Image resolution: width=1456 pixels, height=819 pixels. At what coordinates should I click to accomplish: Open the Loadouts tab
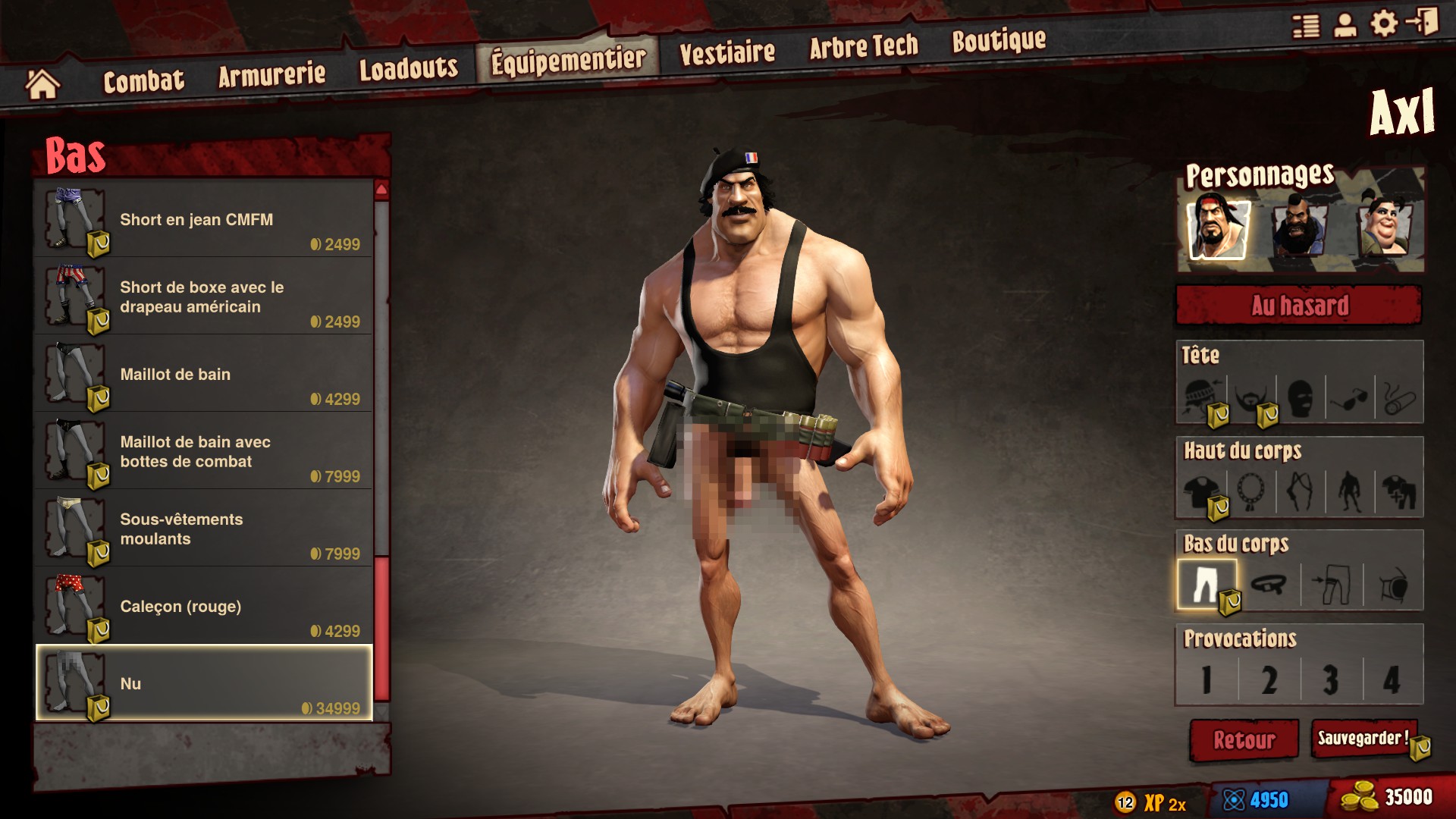408,68
